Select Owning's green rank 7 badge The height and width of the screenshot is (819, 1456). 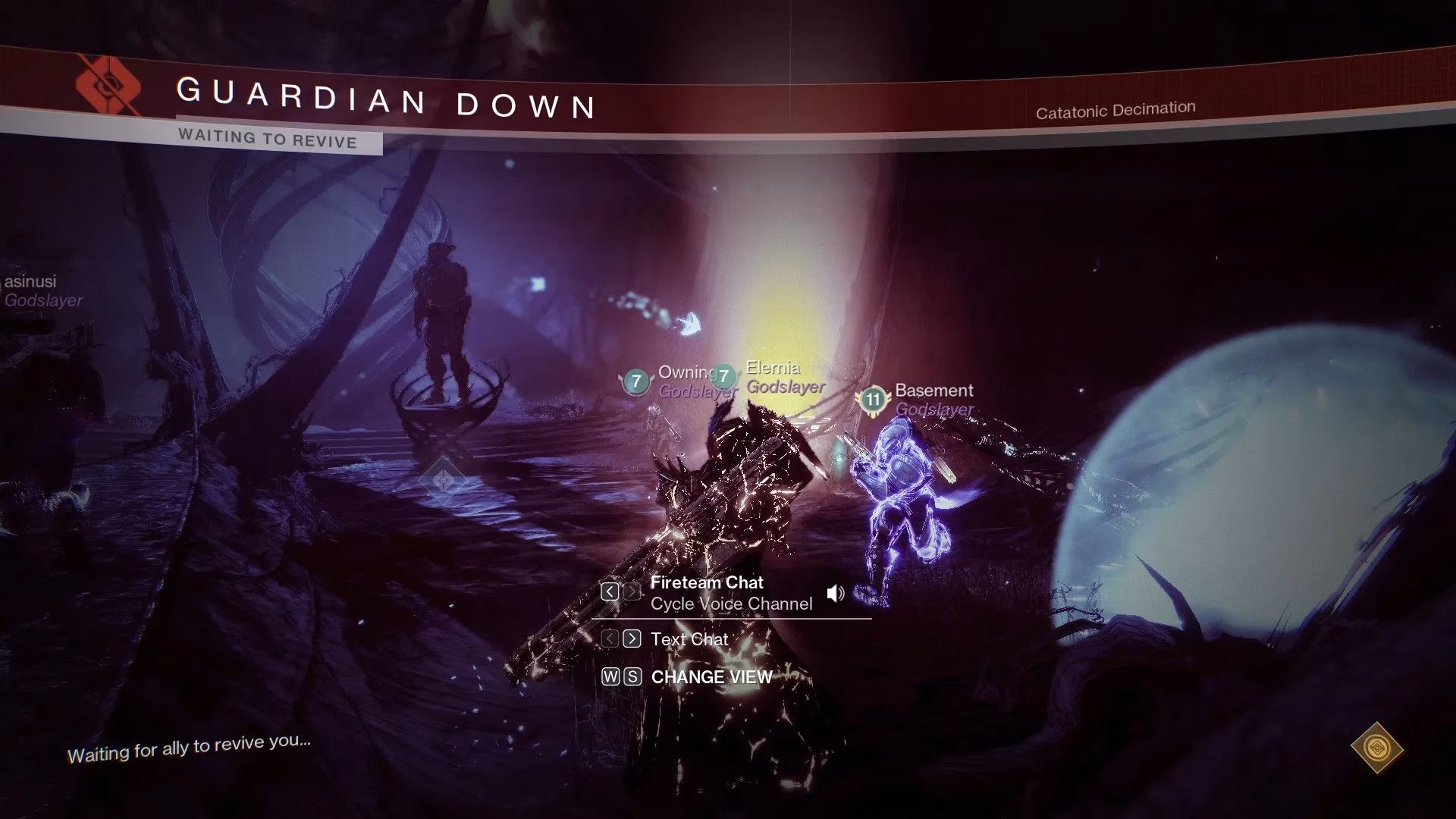[635, 381]
